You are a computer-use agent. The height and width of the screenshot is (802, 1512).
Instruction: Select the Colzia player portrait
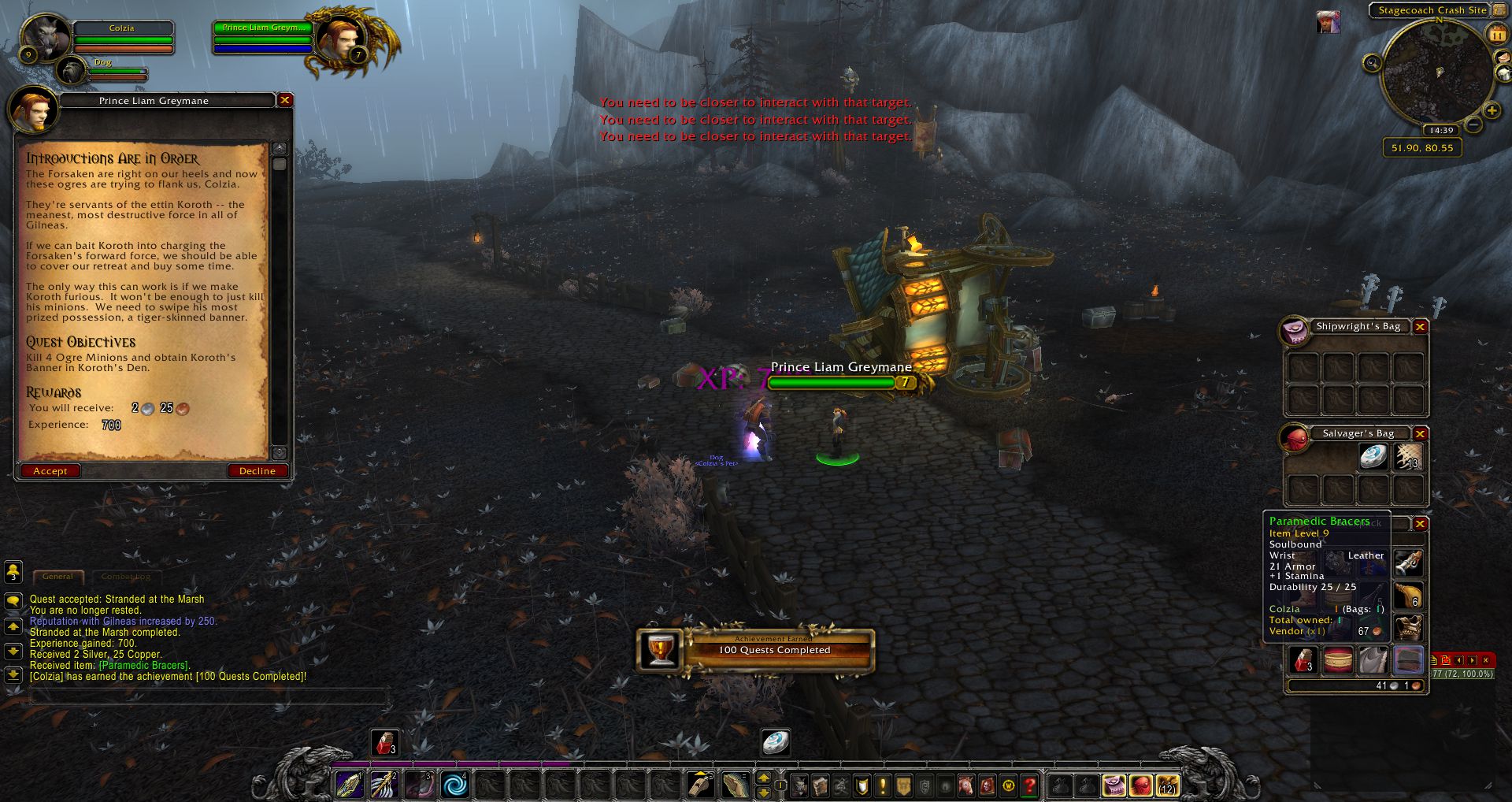(45, 36)
